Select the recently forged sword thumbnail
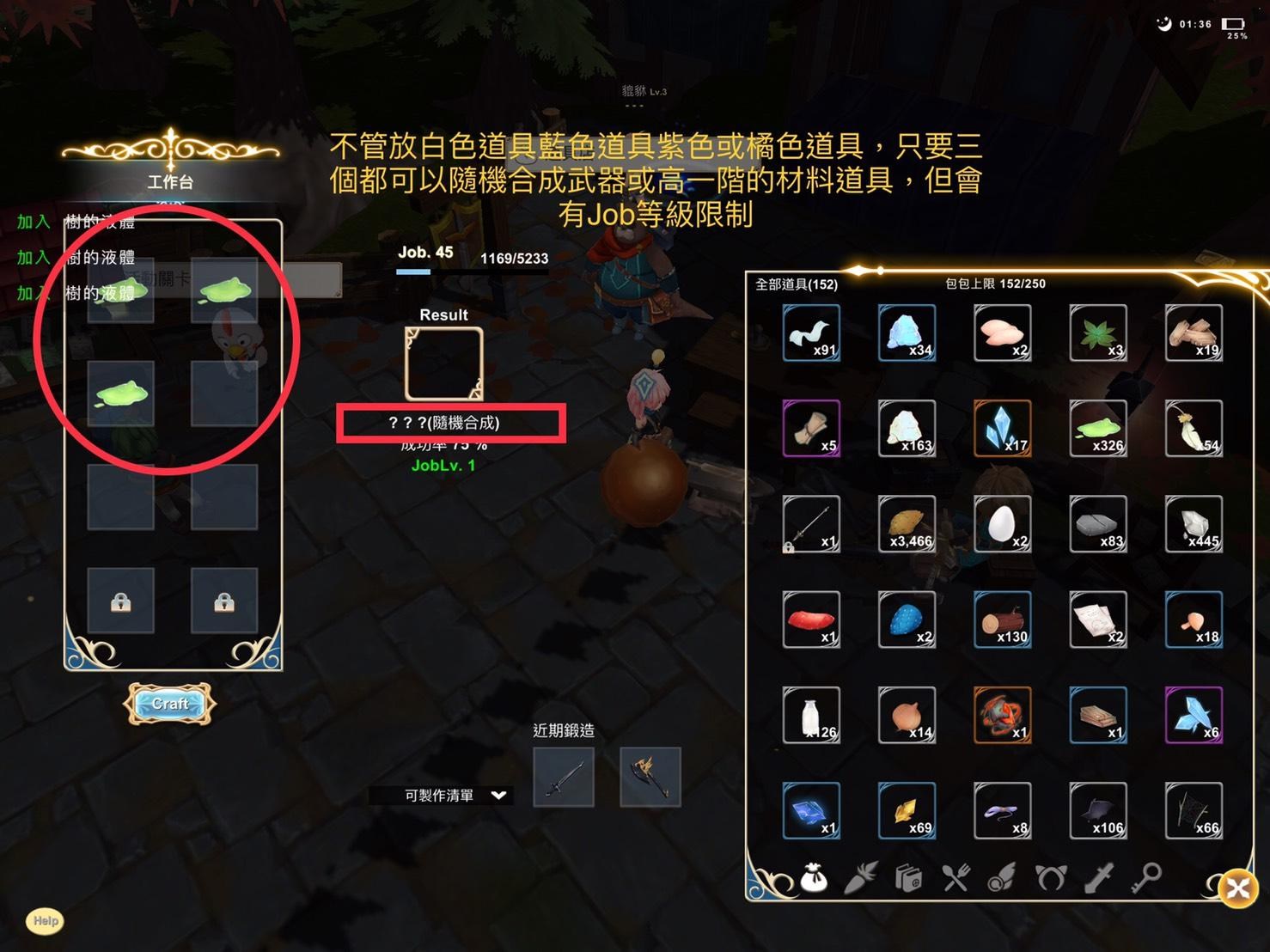This screenshot has height=952, width=1270. 564,777
